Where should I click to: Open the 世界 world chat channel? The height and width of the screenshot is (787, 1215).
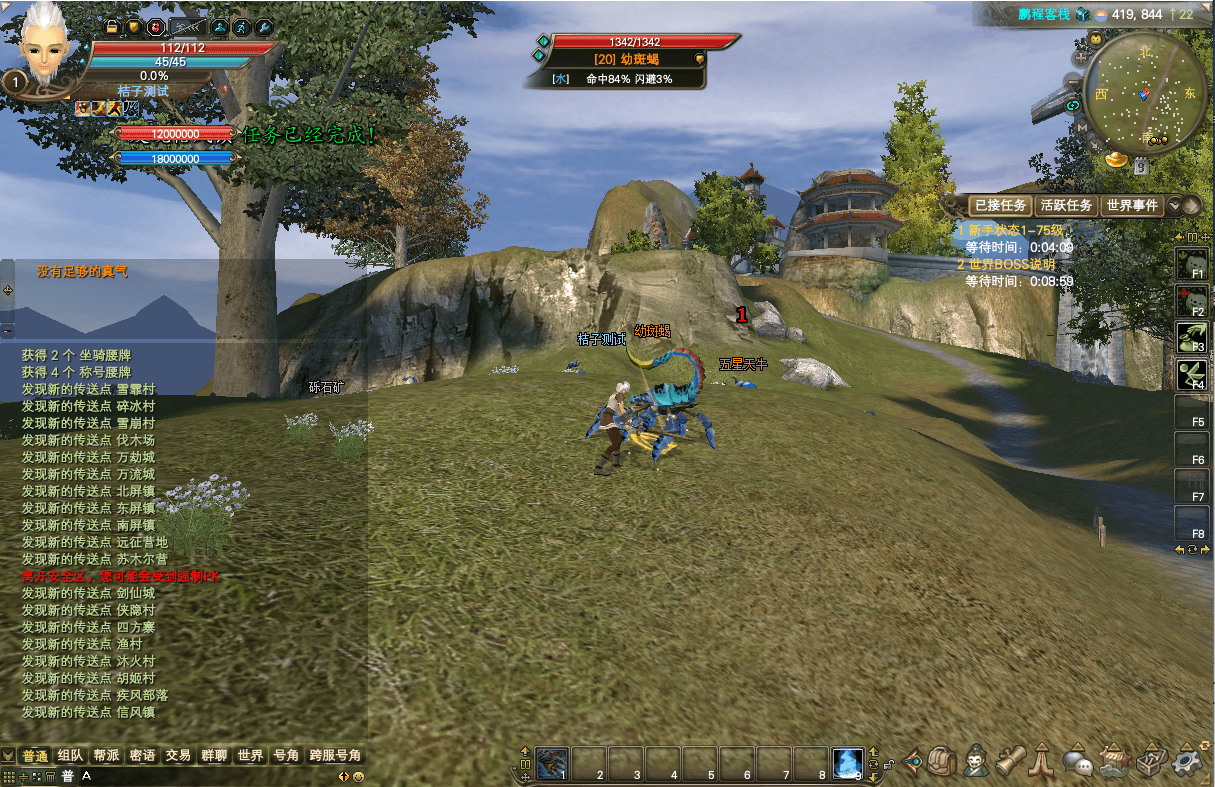click(249, 755)
